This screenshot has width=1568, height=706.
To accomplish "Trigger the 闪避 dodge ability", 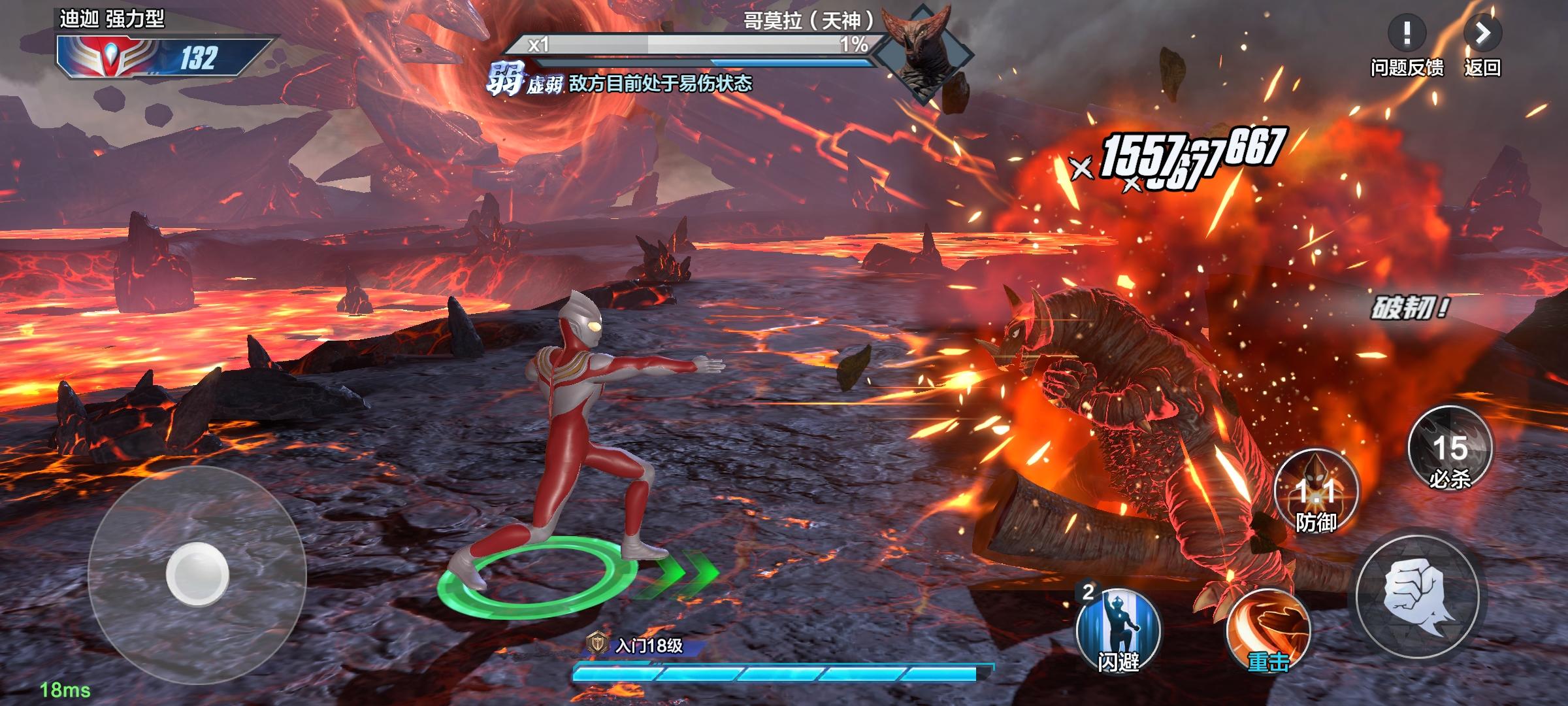I will pos(1118,630).
